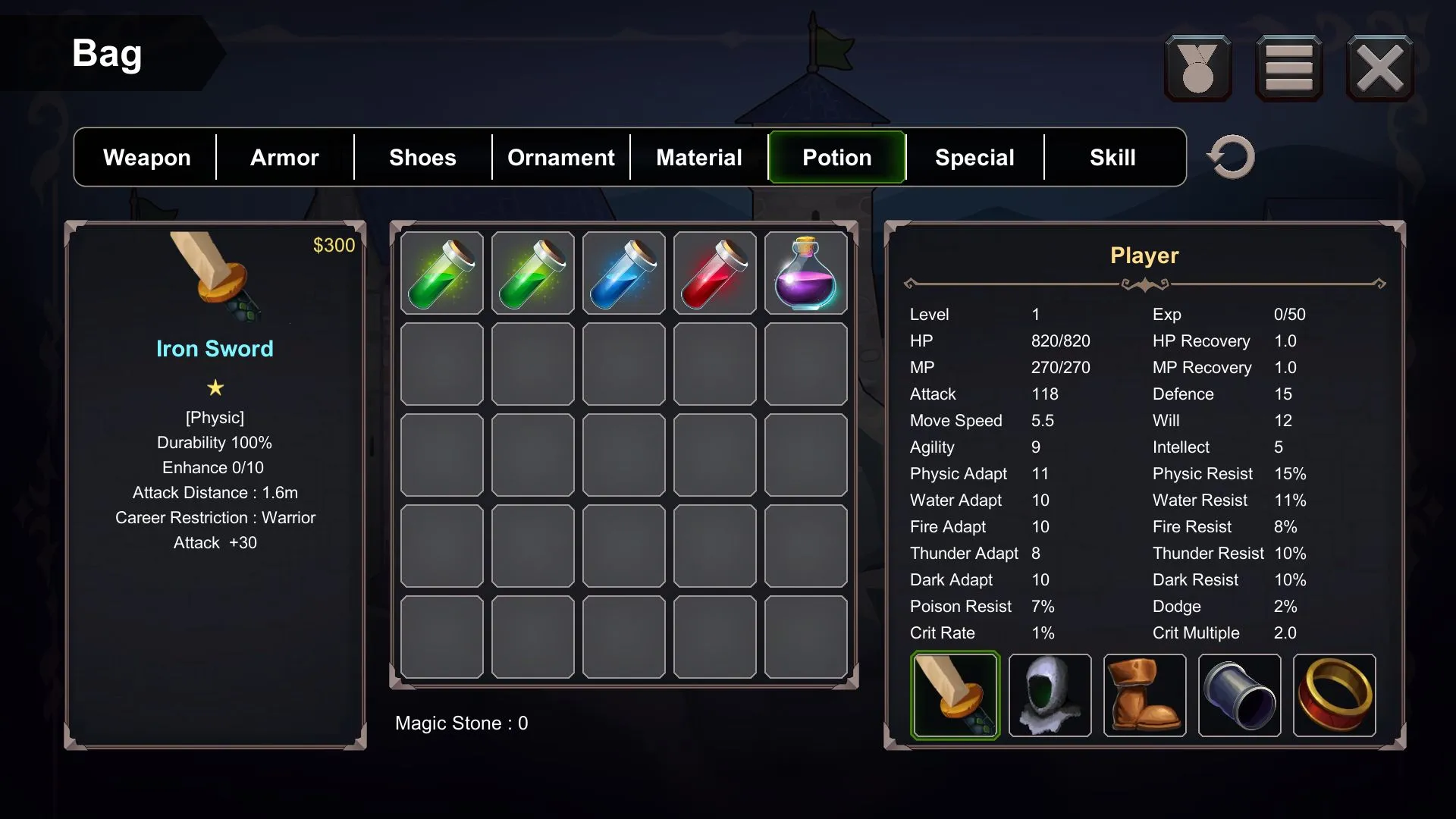Close the Bag window
This screenshot has height=819, width=1456.
click(1379, 68)
